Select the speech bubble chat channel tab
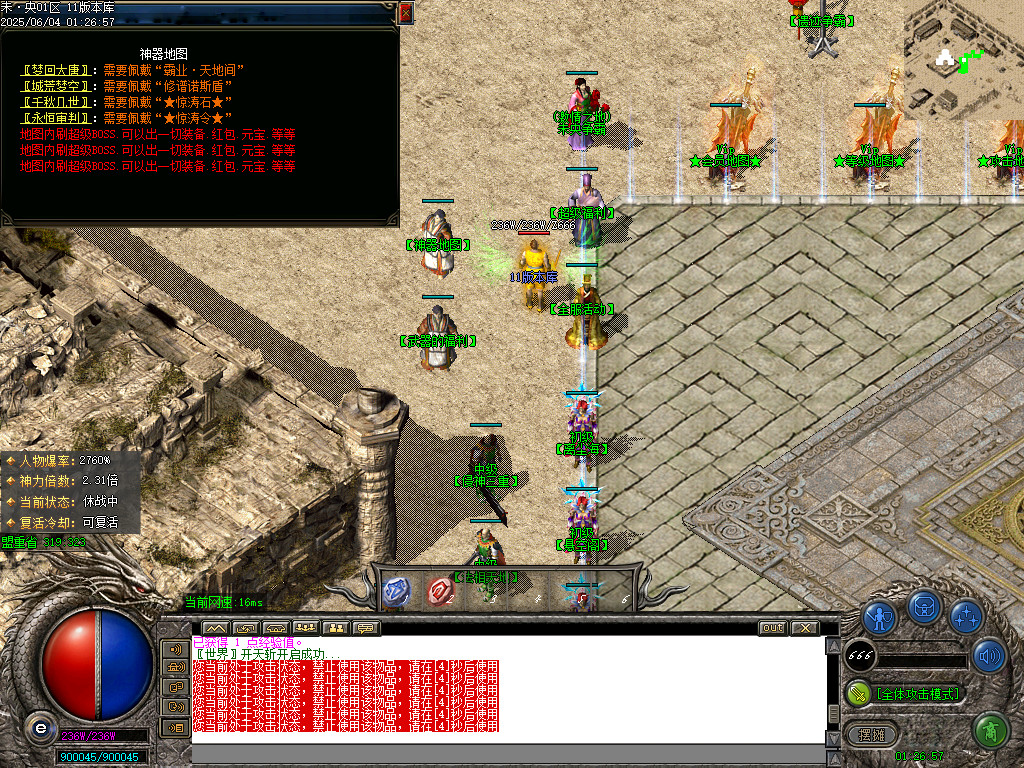This screenshot has height=768, width=1024. click(x=365, y=628)
